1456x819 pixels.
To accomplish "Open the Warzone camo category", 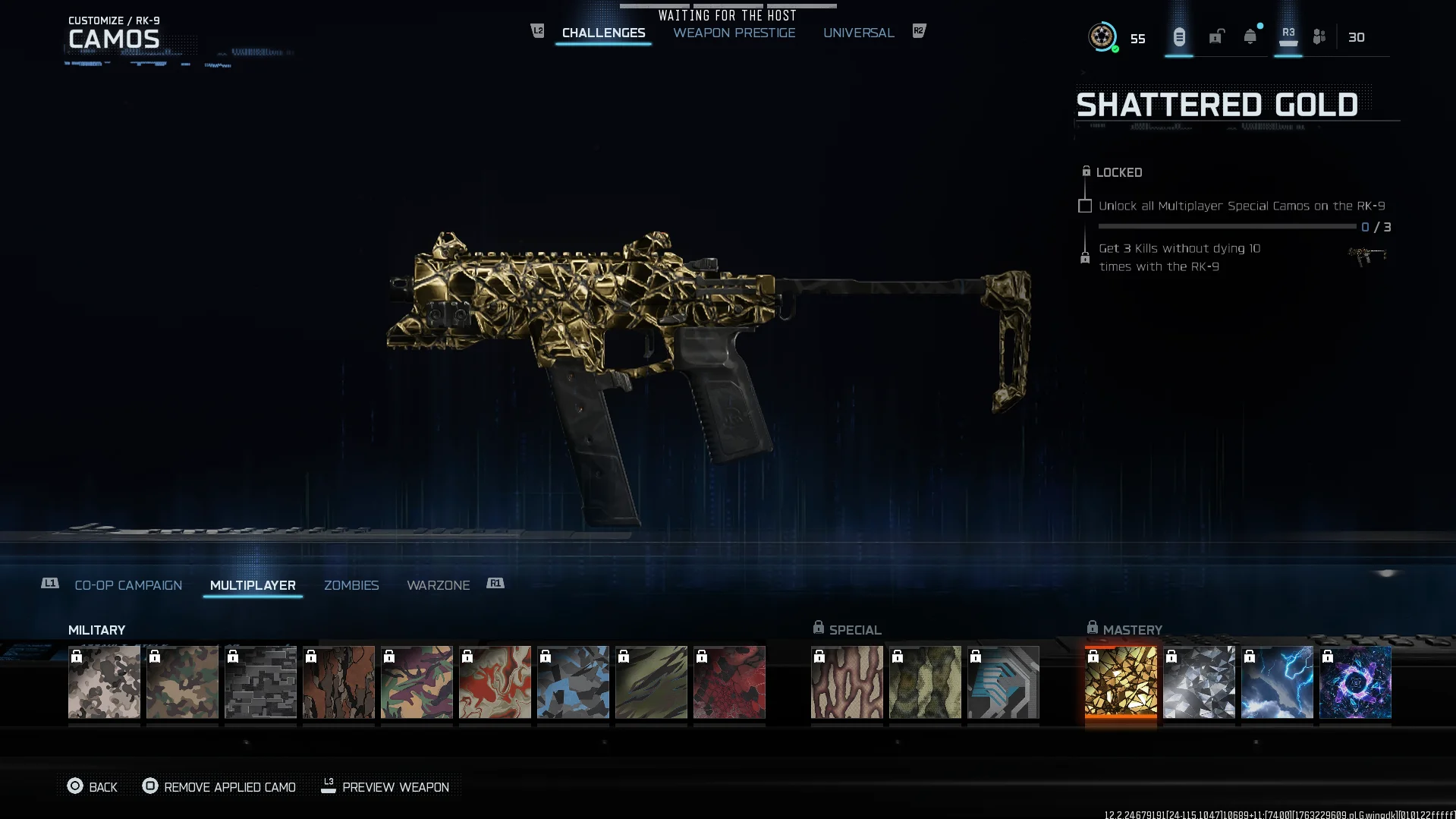I will (438, 585).
